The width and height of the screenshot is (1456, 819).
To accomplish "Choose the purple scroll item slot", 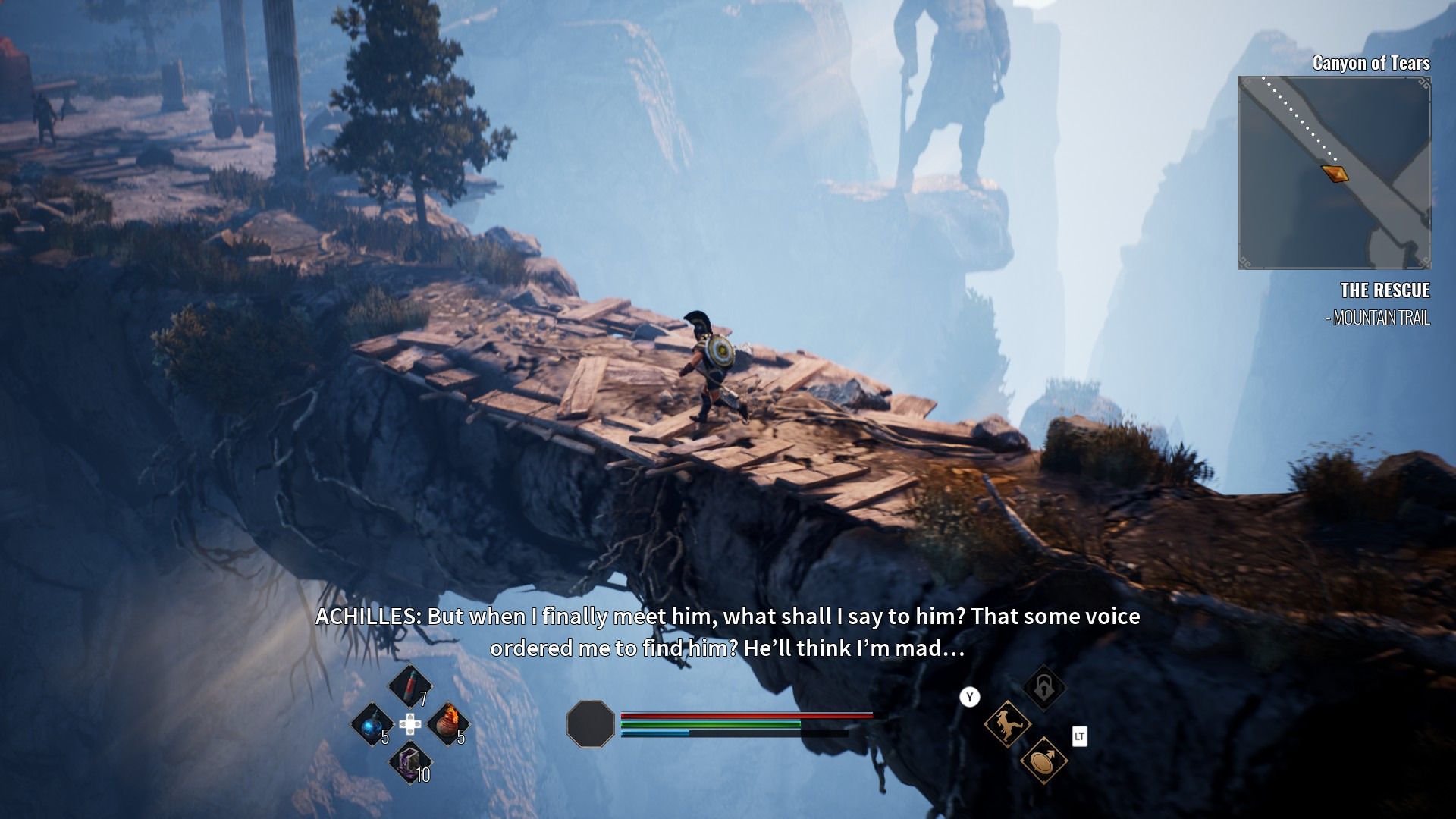I will [409, 762].
